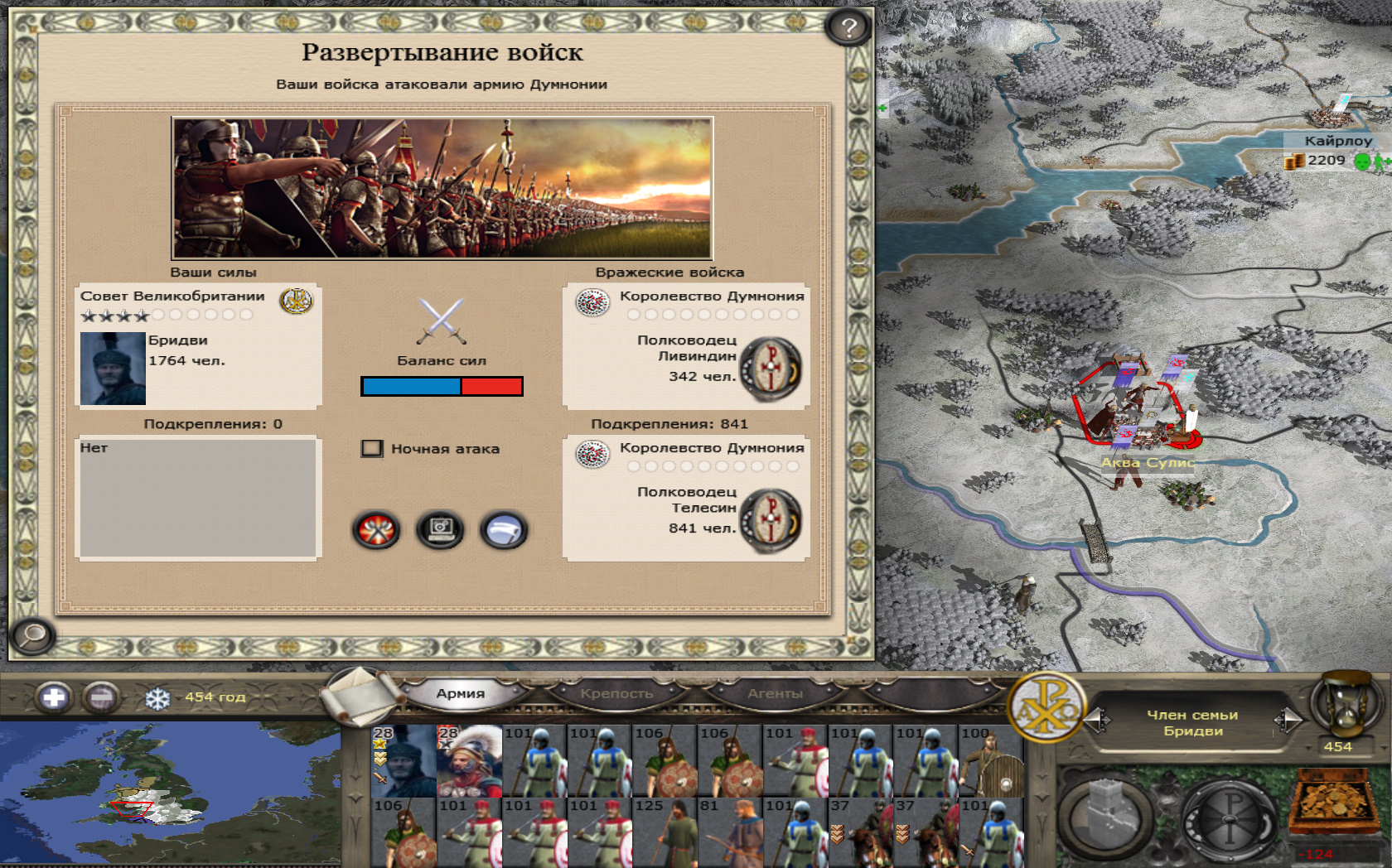The image size is (1392, 868).
Task: Start battle with crossed swords button
Action: coord(376,530)
